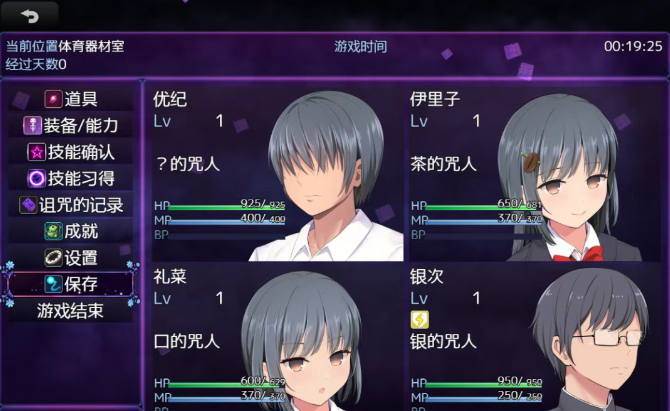Select 游戏结束 to end the game
Screen dimensions: 670x411
pos(71,310)
